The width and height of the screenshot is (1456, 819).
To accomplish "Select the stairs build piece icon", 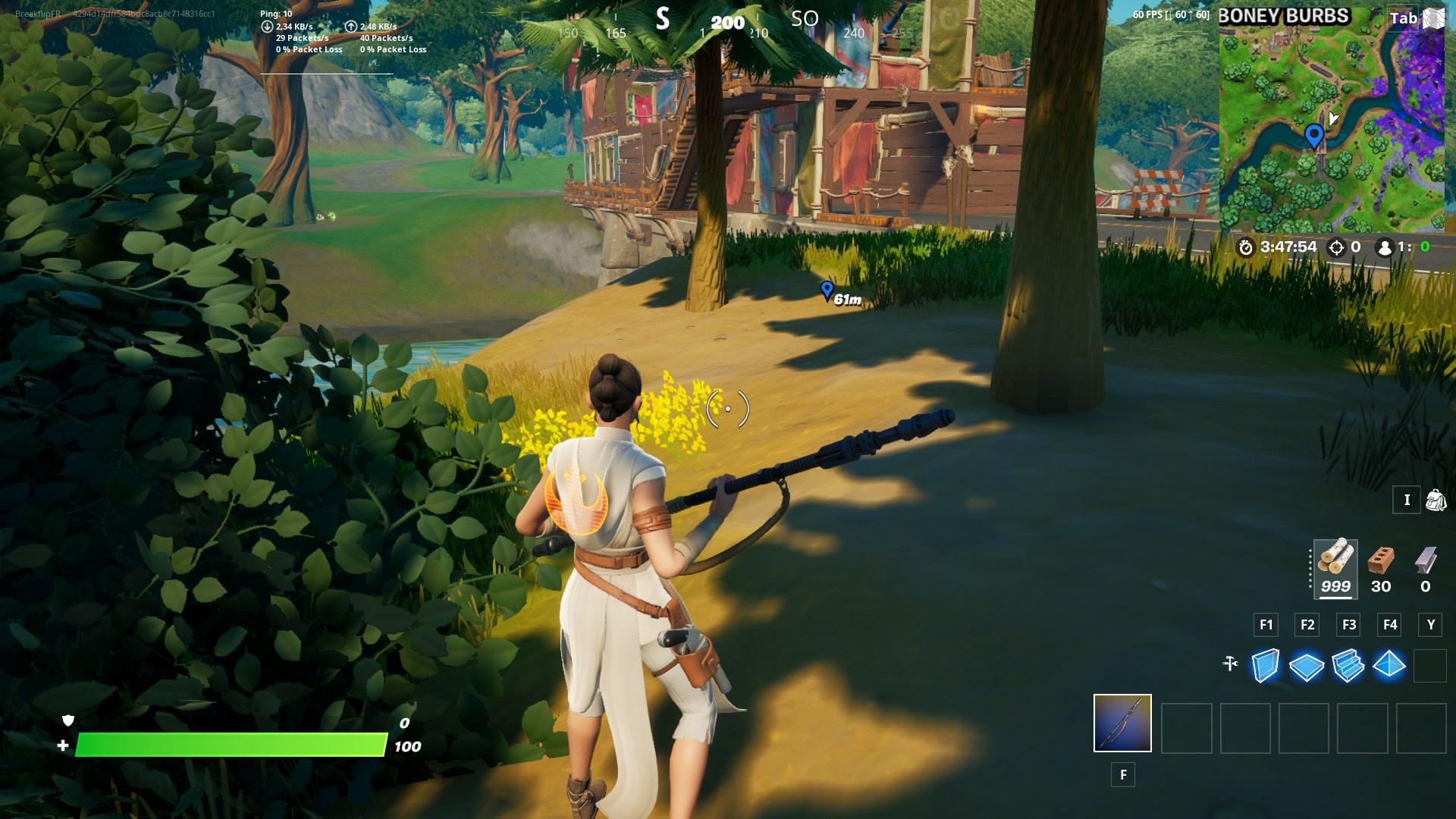I will [1348, 667].
